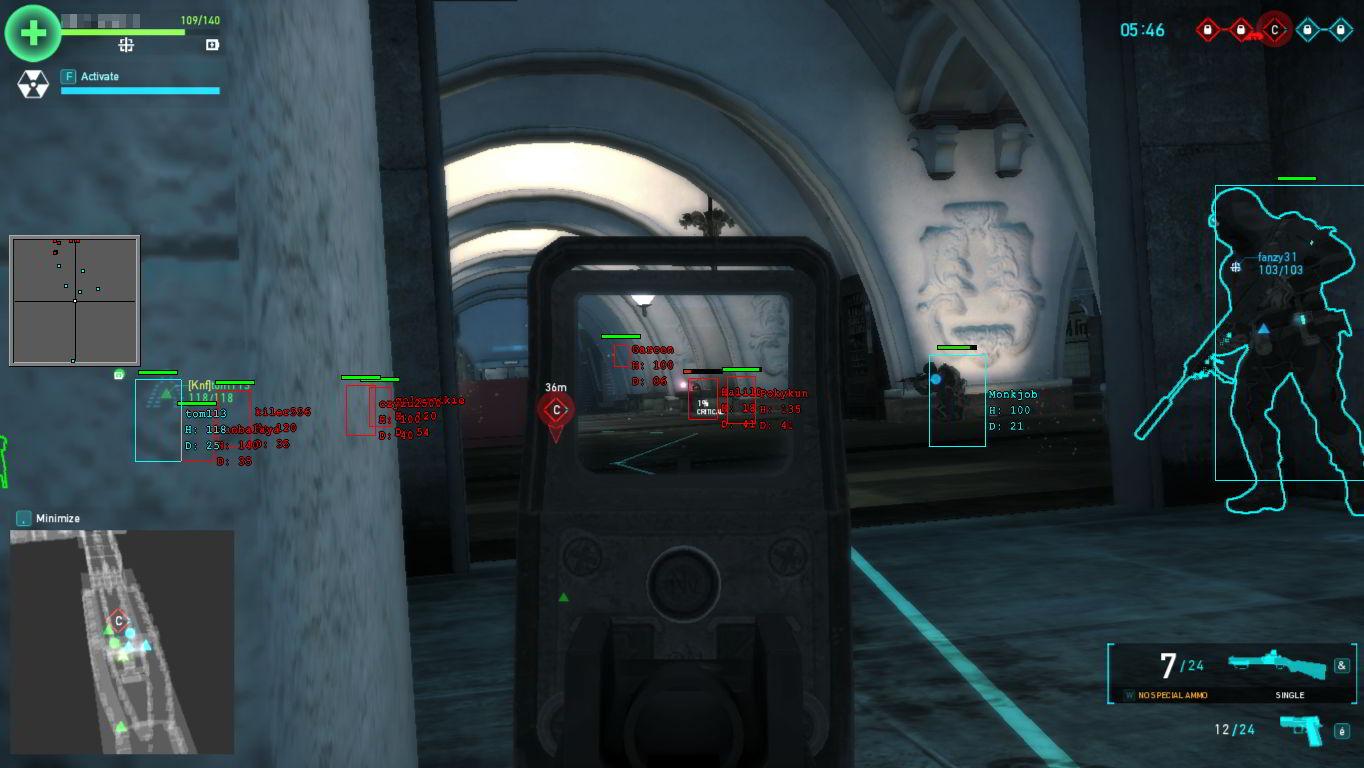Switch to the pistol secondary weapon
The height and width of the screenshot is (768, 1364).
pyautogui.click(x=1300, y=730)
